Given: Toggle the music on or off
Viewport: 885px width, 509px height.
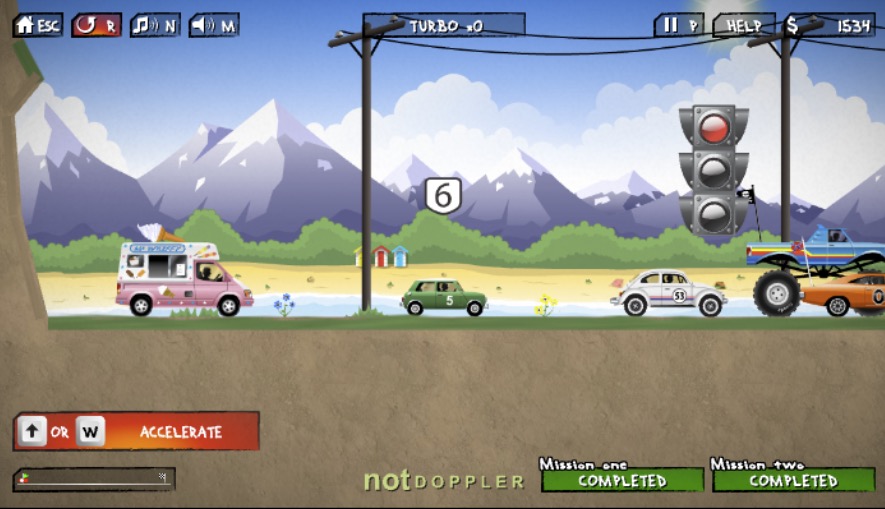Looking at the screenshot, I should 155,25.
